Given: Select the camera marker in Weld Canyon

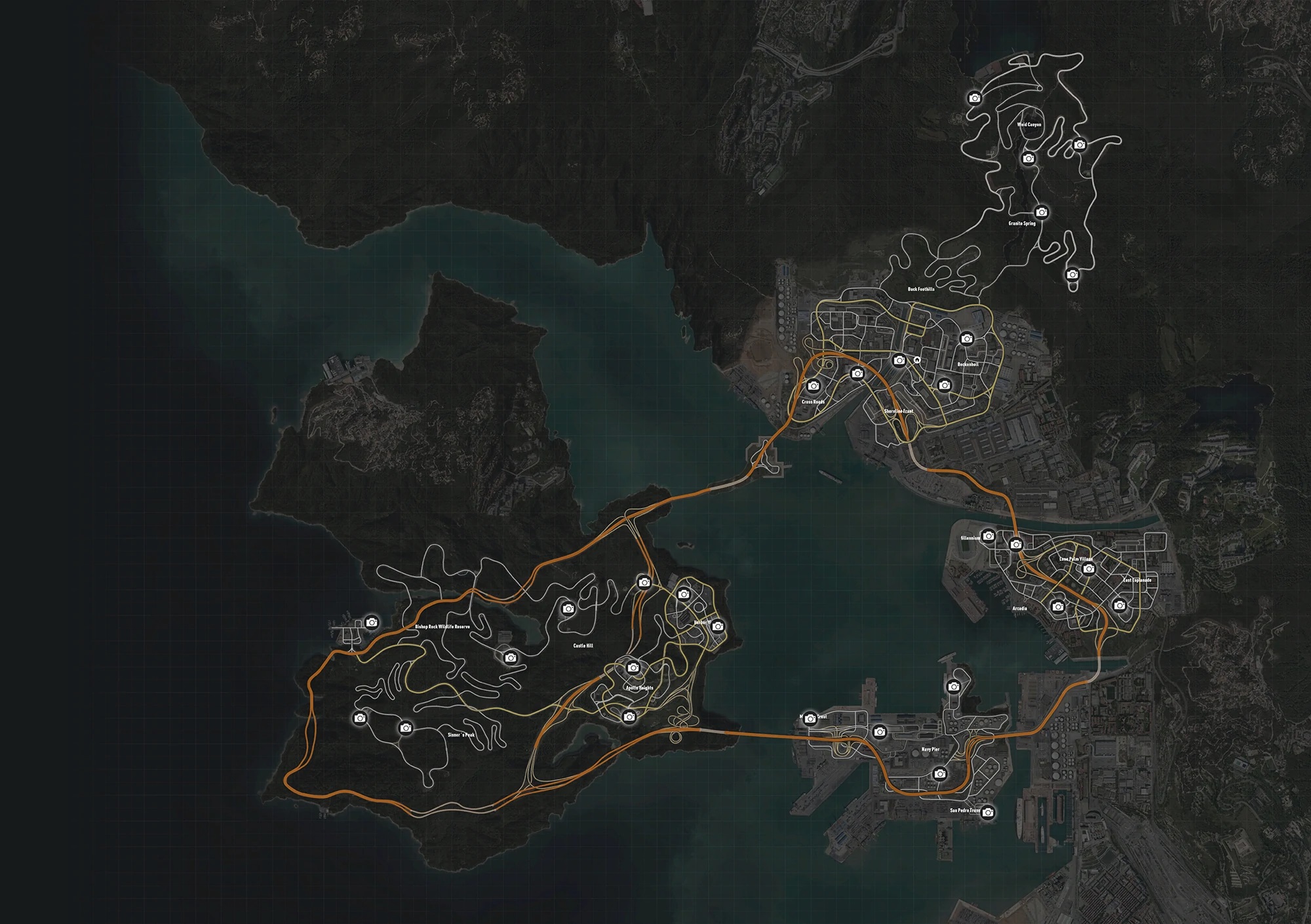Looking at the screenshot, I should pyautogui.click(x=1028, y=159).
